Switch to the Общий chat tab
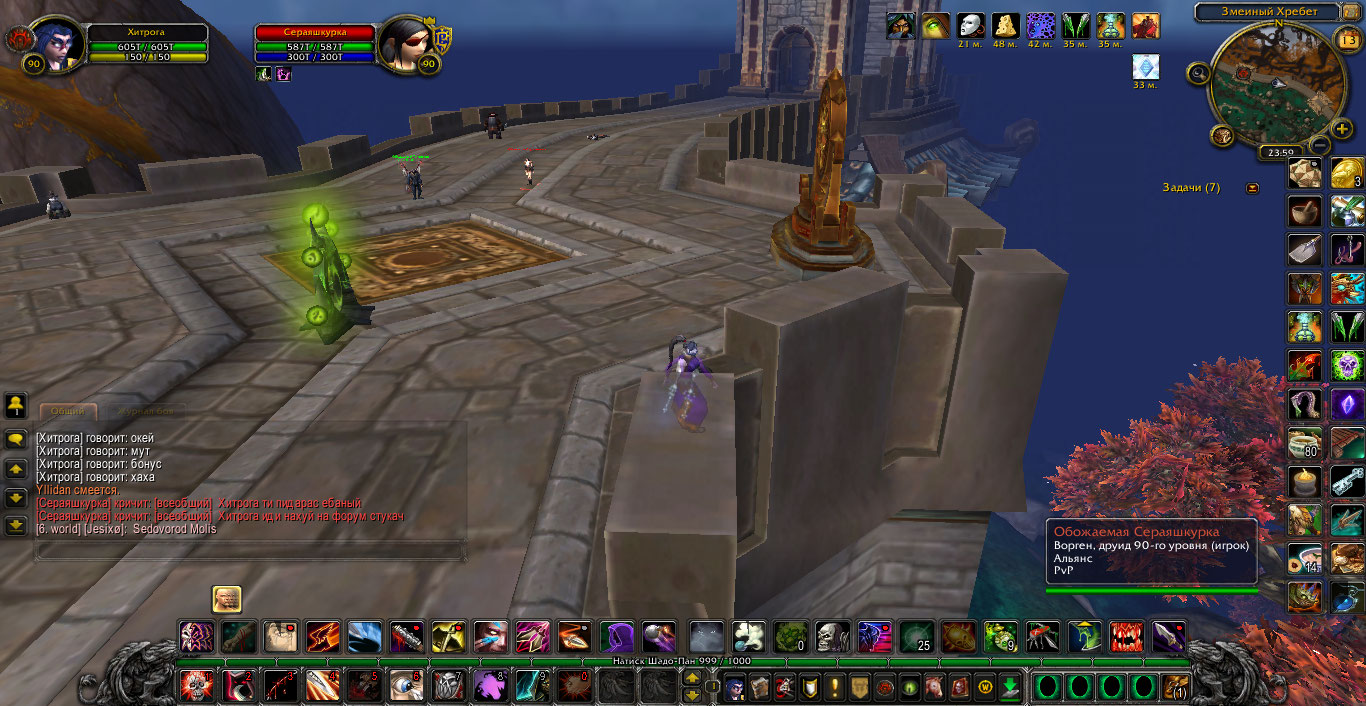 (68, 411)
